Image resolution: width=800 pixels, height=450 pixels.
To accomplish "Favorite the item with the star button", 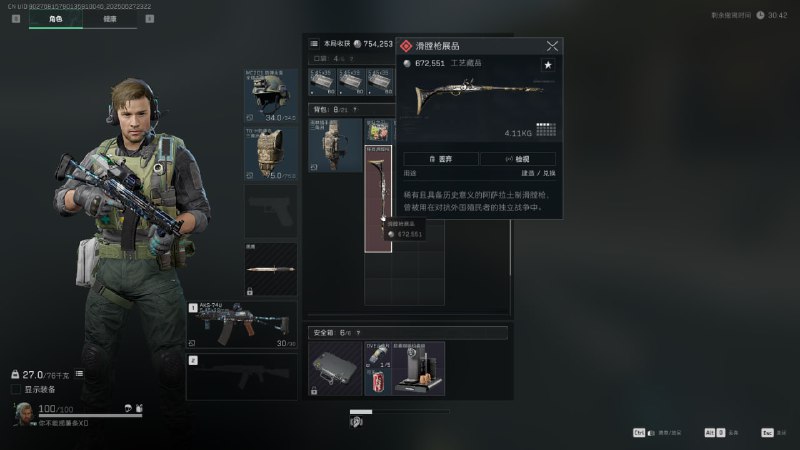I will tap(548, 65).
